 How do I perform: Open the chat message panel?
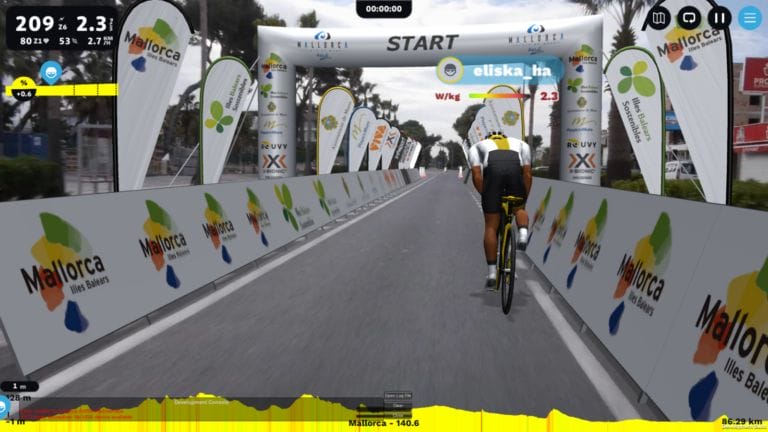689,18
